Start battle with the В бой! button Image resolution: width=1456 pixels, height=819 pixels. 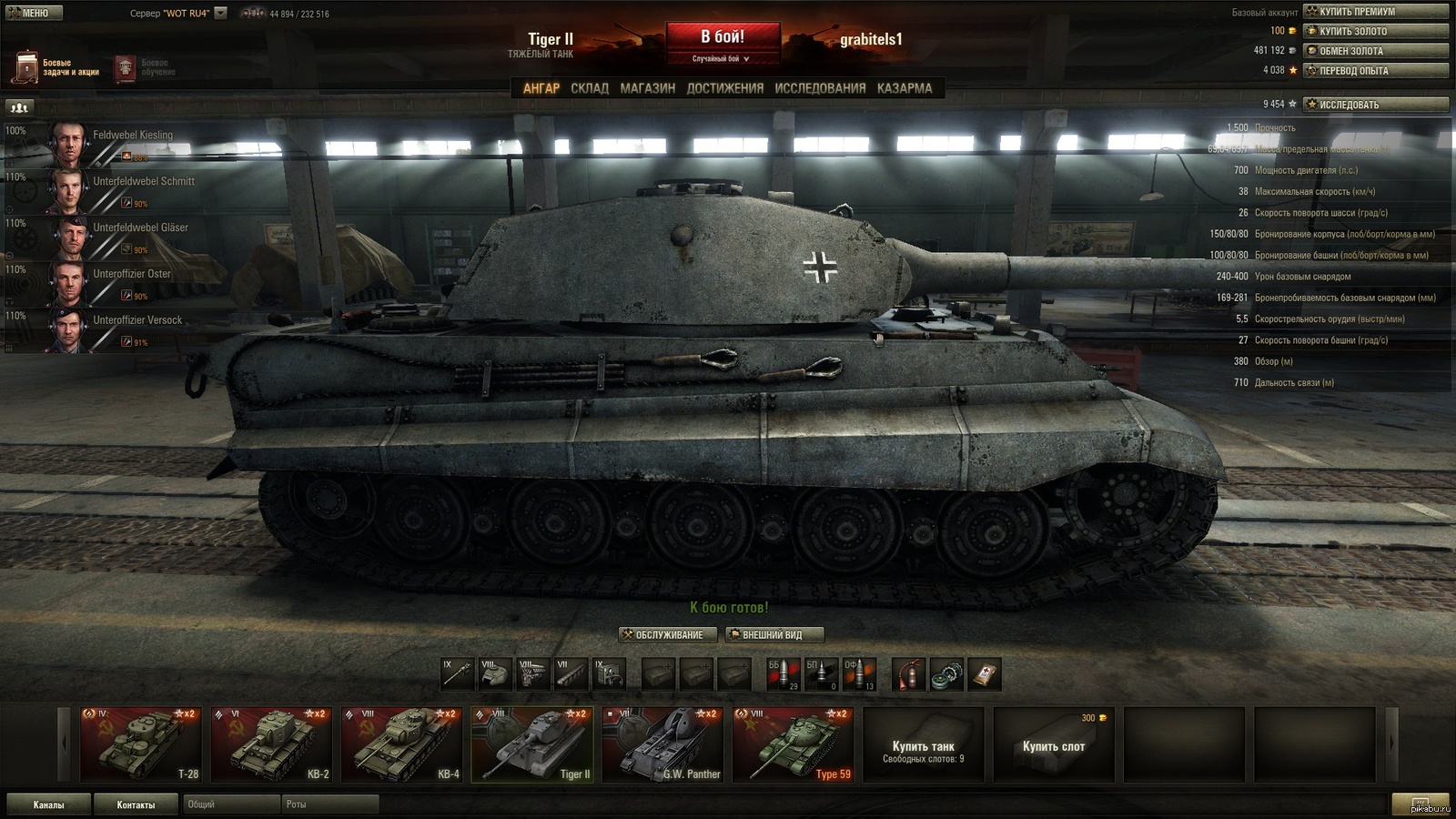click(723, 38)
